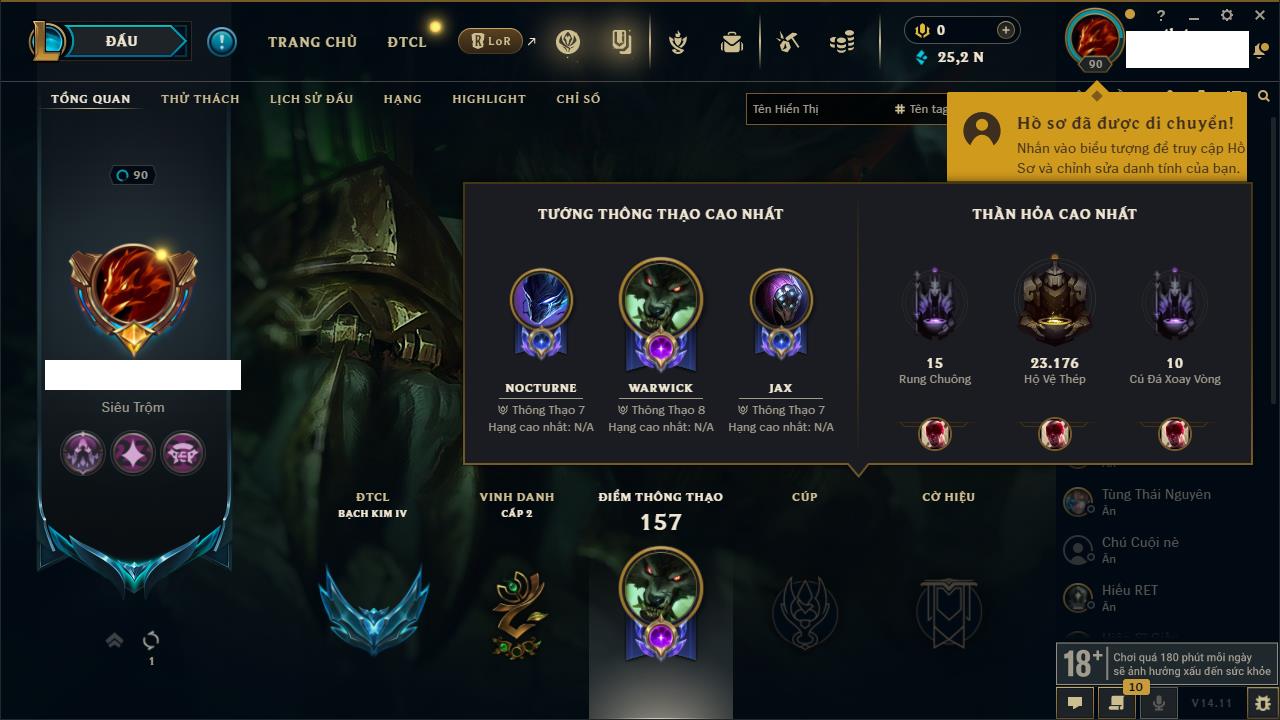Switch to the LỊCH SỬ ĐẤU tab
The image size is (1280, 720).
point(311,99)
